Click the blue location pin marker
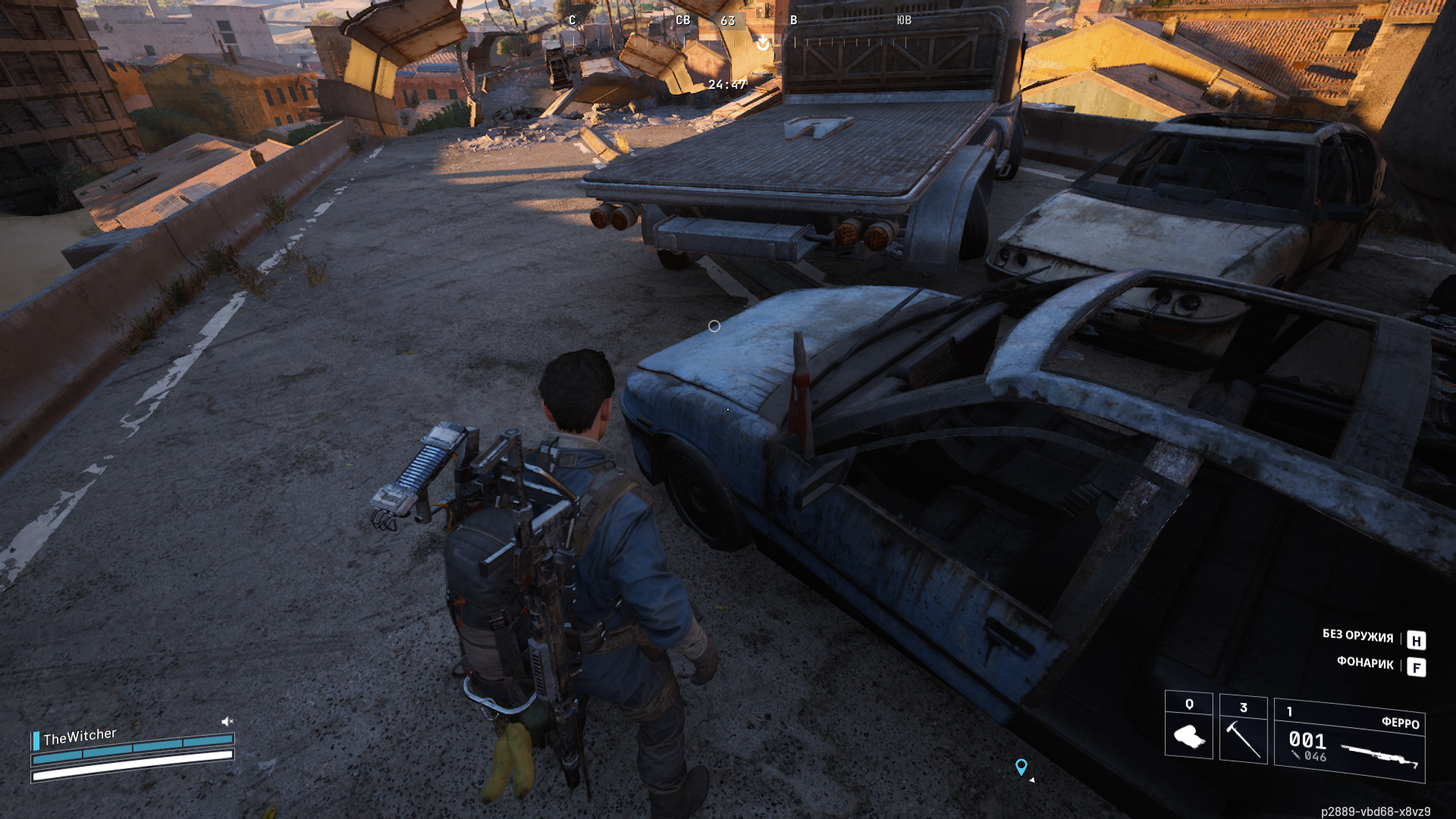The width and height of the screenshot is (1456, 819). point(1021,767)
